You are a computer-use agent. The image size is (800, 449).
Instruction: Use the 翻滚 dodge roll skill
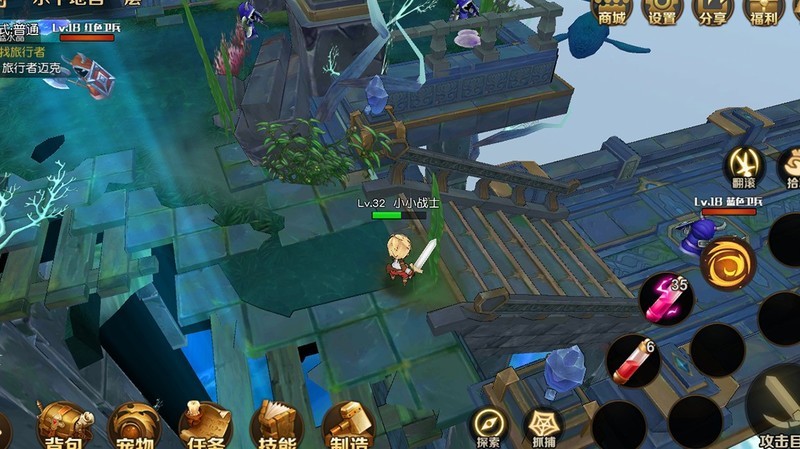click(745, 166)
